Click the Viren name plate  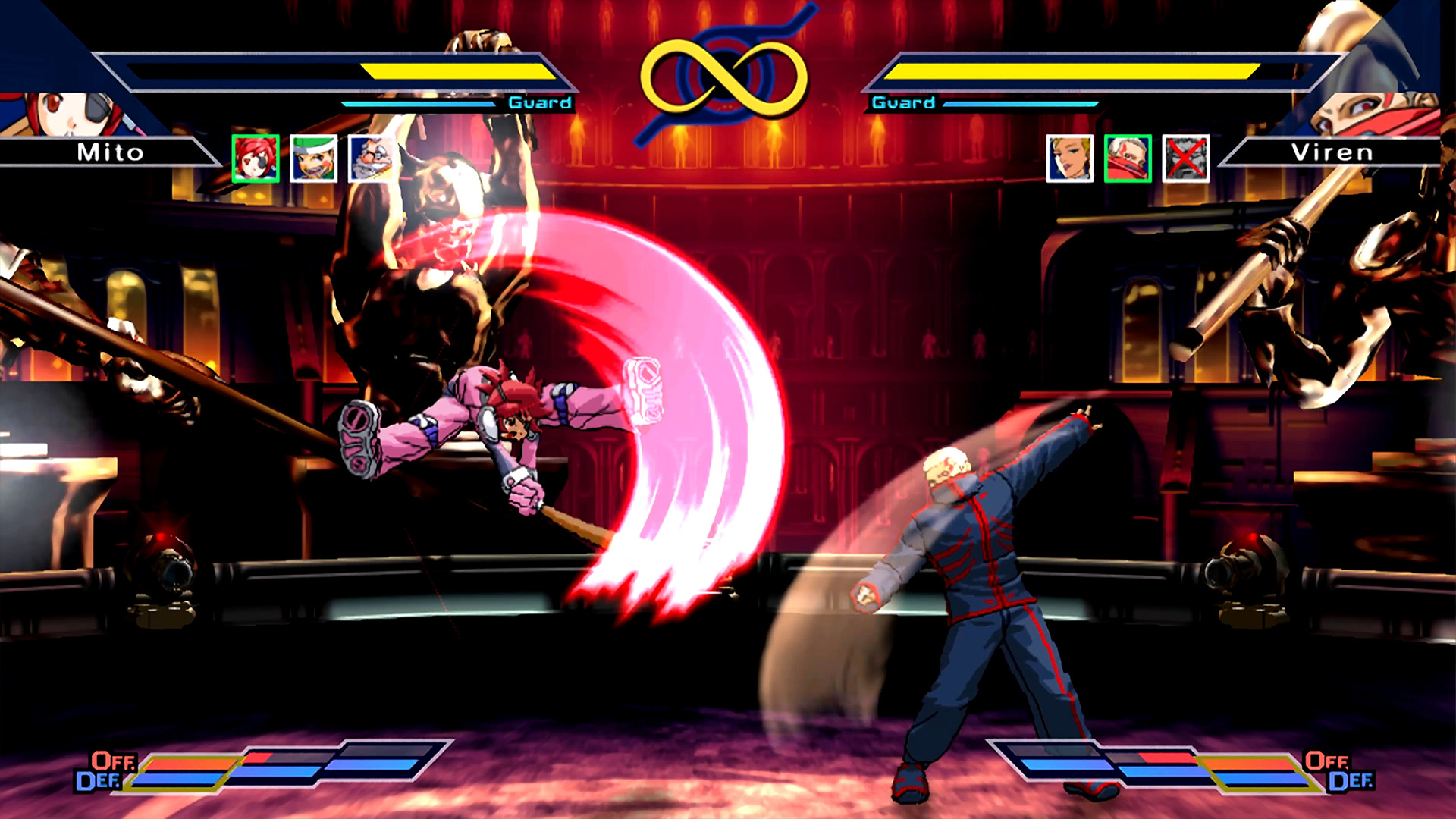1332,152
